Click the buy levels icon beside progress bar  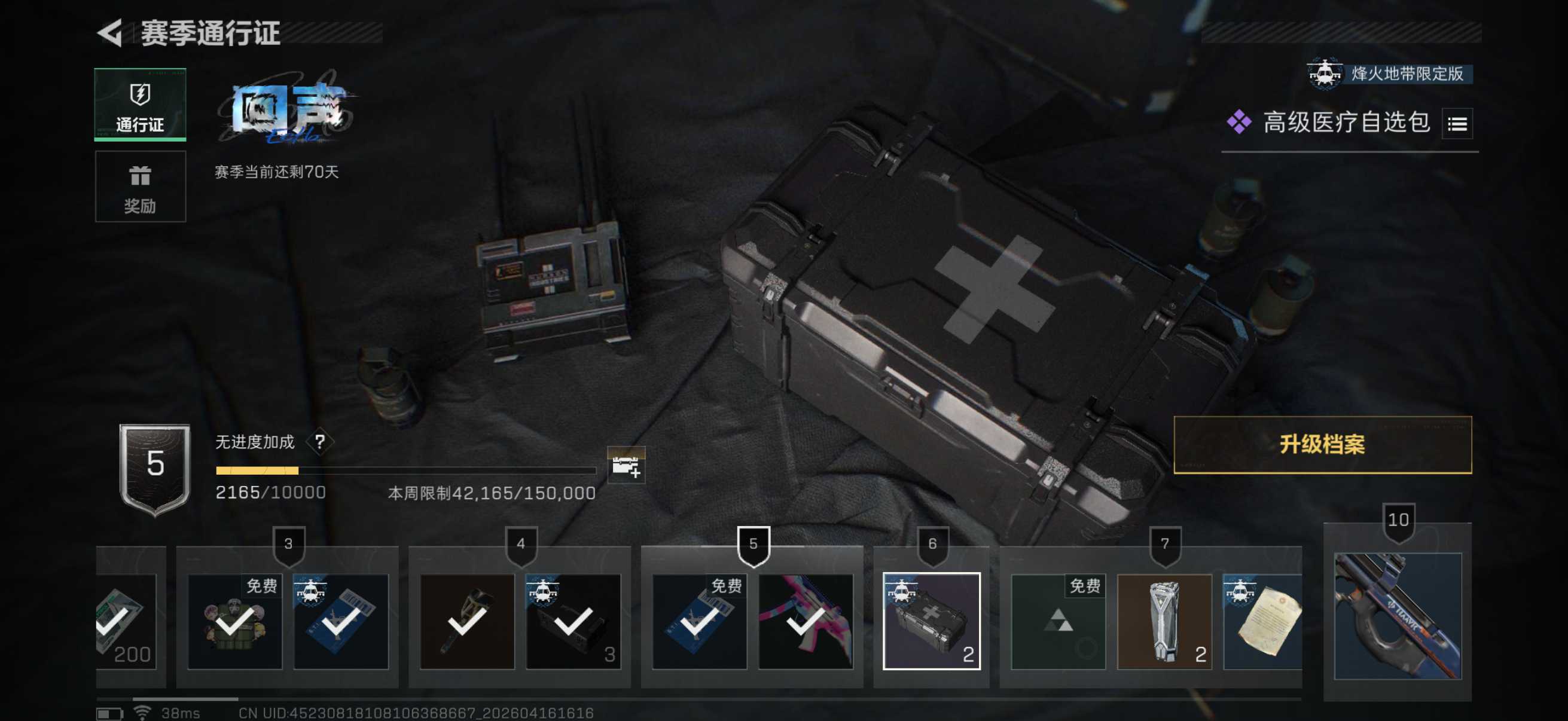point(626,466)
